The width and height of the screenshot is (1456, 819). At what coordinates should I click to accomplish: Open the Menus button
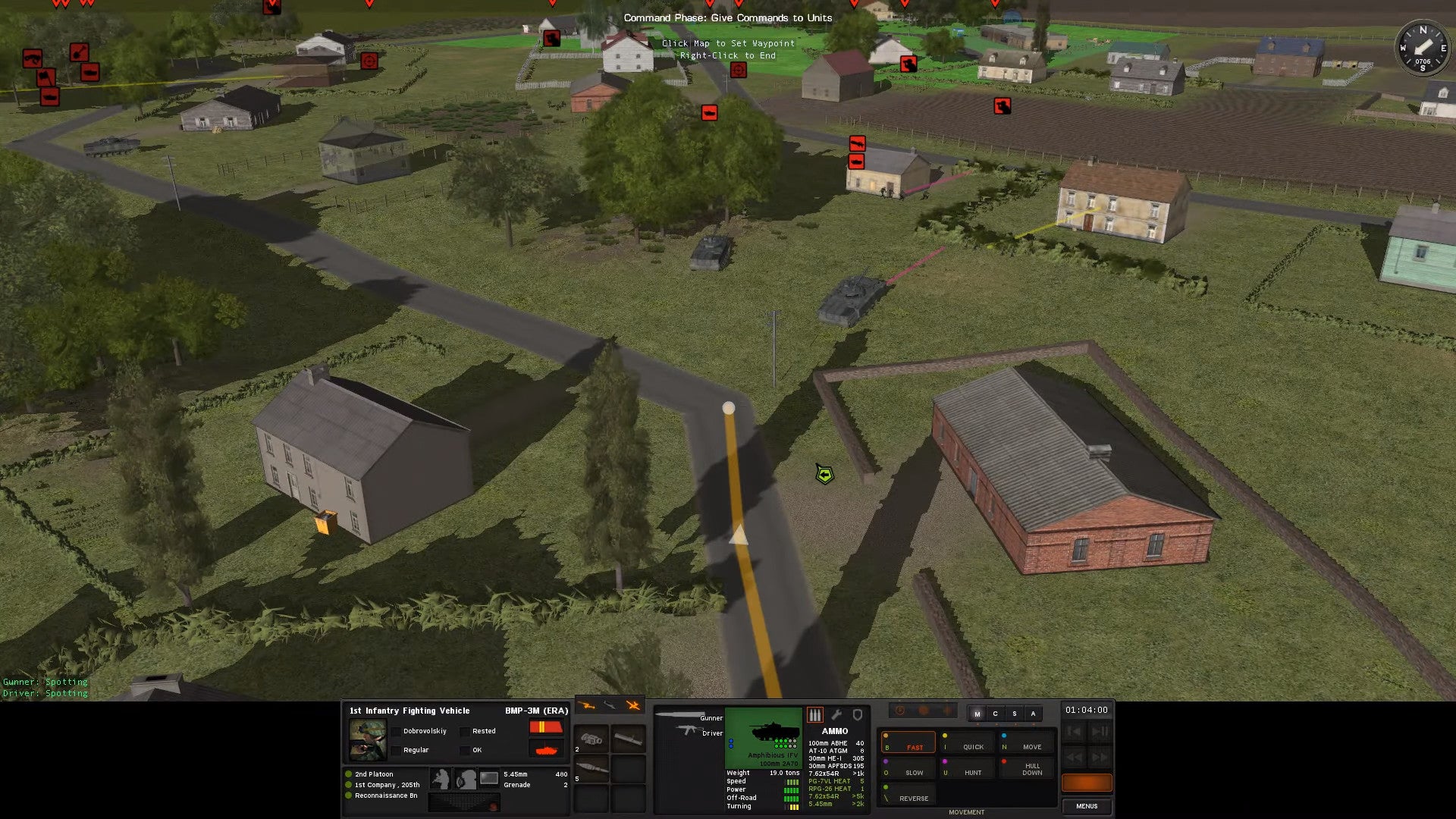1086,806
